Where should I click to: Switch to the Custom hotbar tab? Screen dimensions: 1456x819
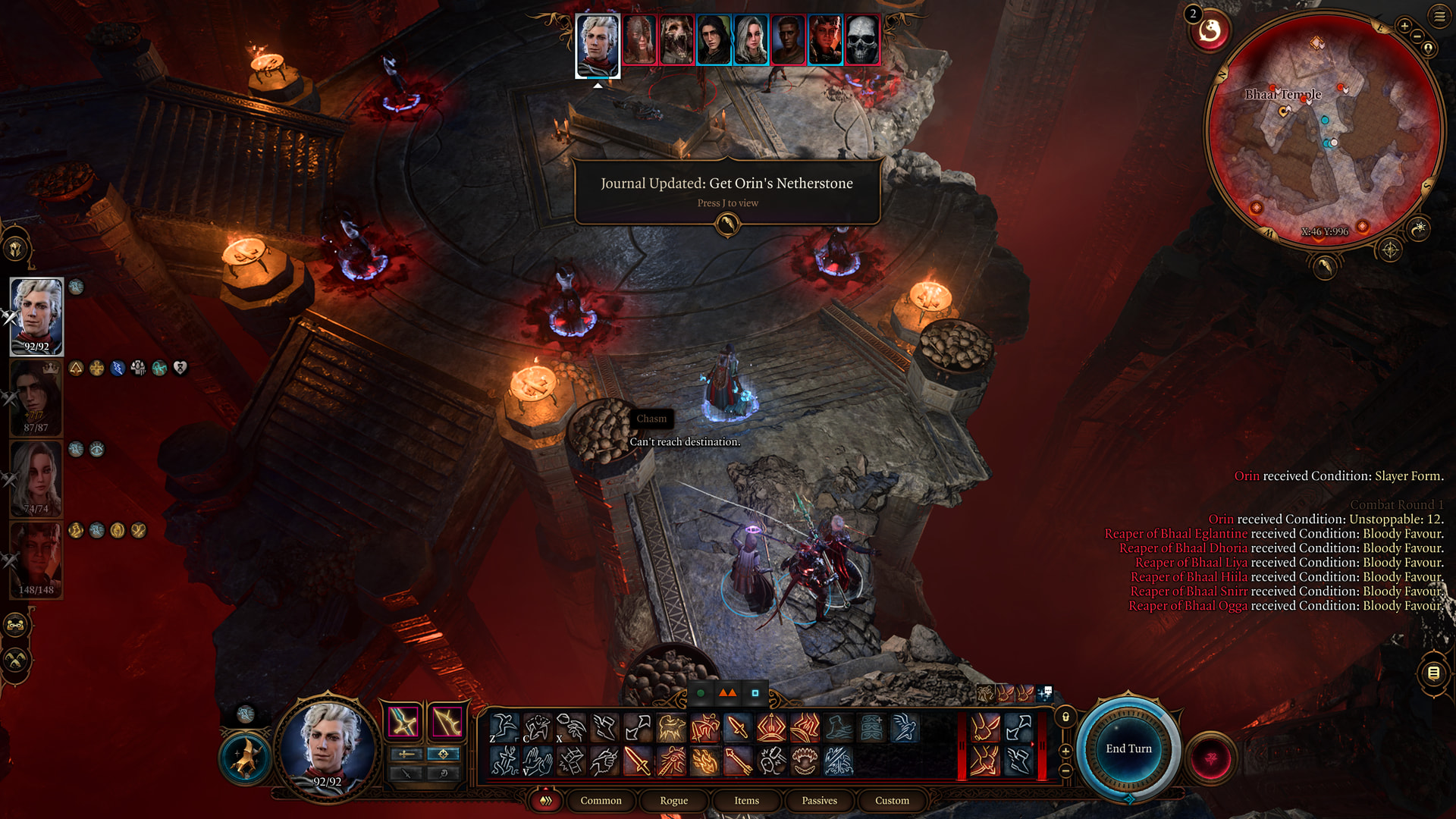point(892,801)
